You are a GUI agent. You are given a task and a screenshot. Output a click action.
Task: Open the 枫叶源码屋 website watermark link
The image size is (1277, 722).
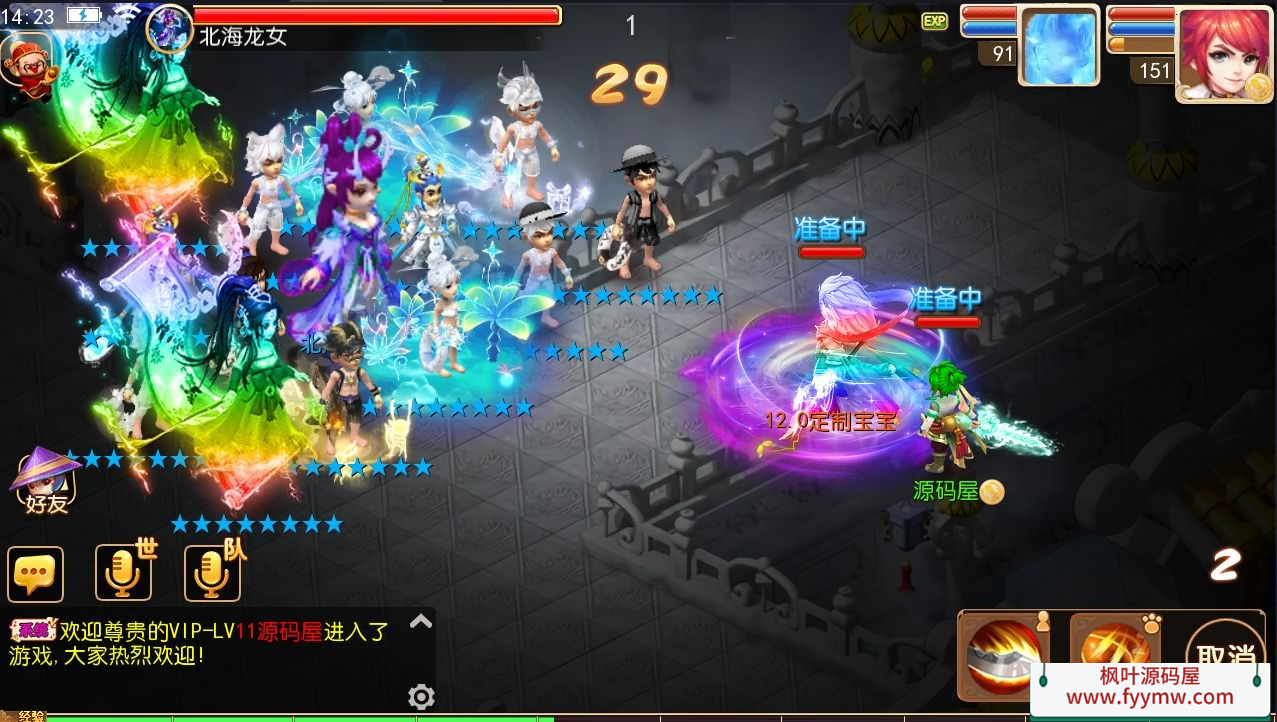1149,687
